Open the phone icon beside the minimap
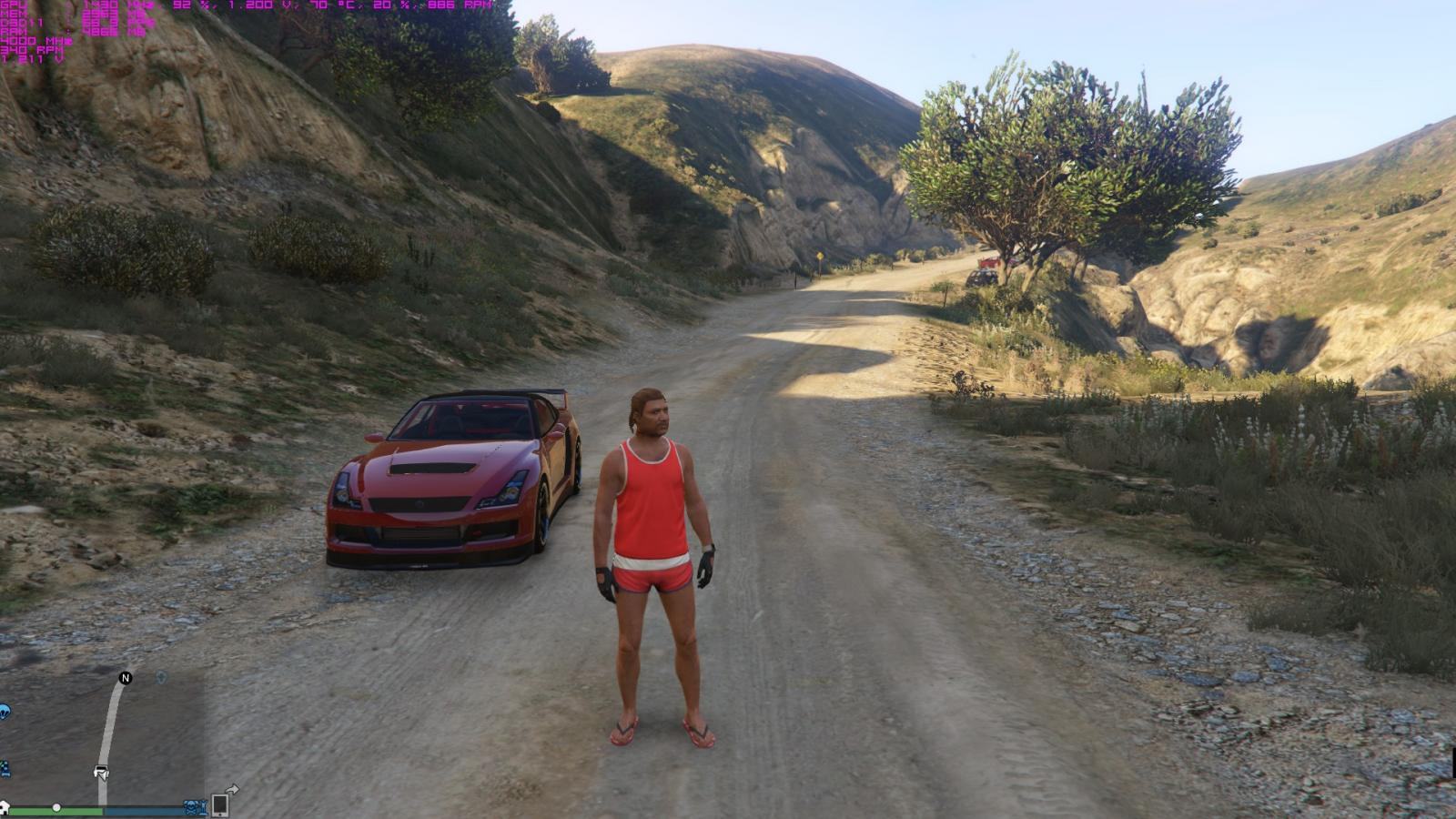The width and height of the screenshot is (1456, 819). click(x=219, y=805)
